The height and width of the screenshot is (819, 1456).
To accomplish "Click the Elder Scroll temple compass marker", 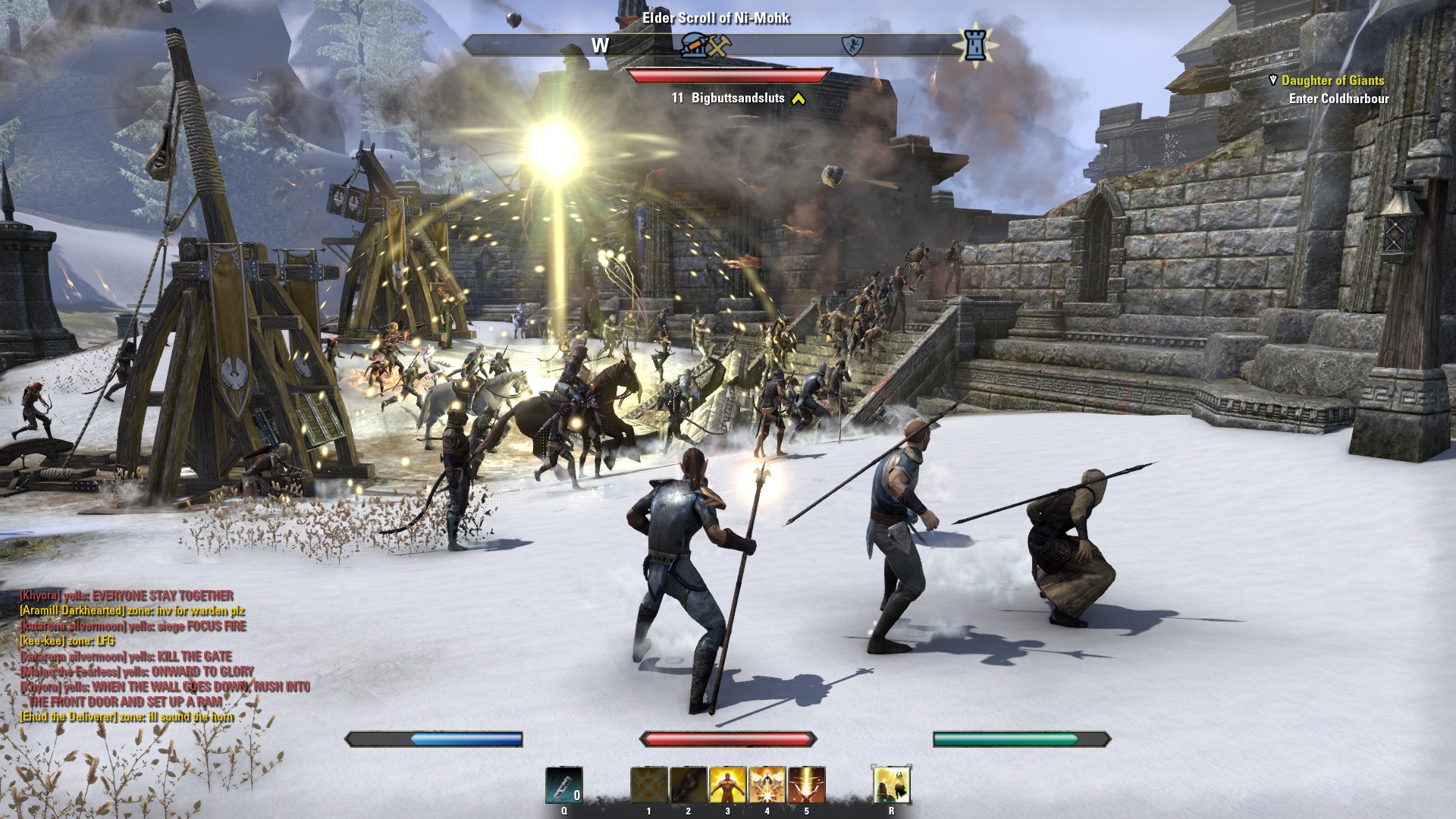I will [692, 46].
